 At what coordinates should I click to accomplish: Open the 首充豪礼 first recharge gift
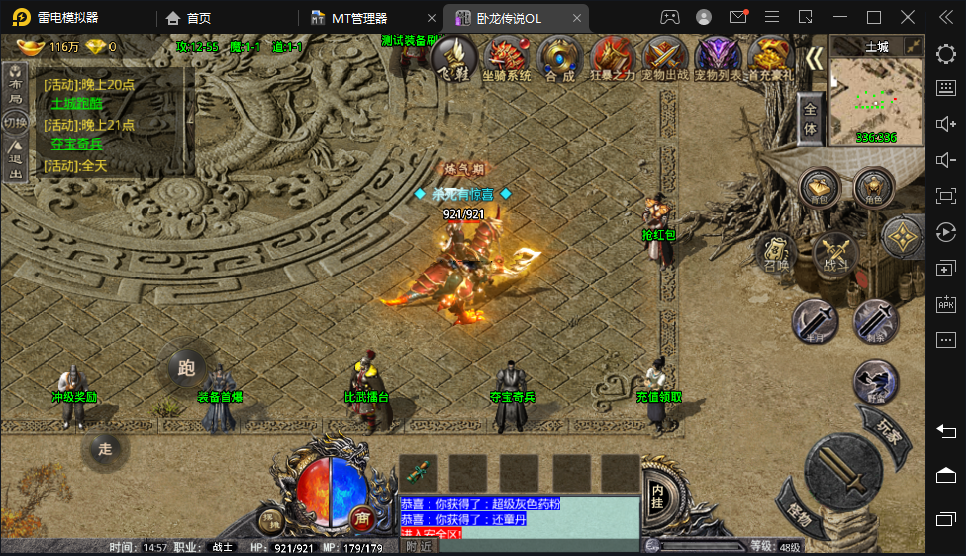771,59
